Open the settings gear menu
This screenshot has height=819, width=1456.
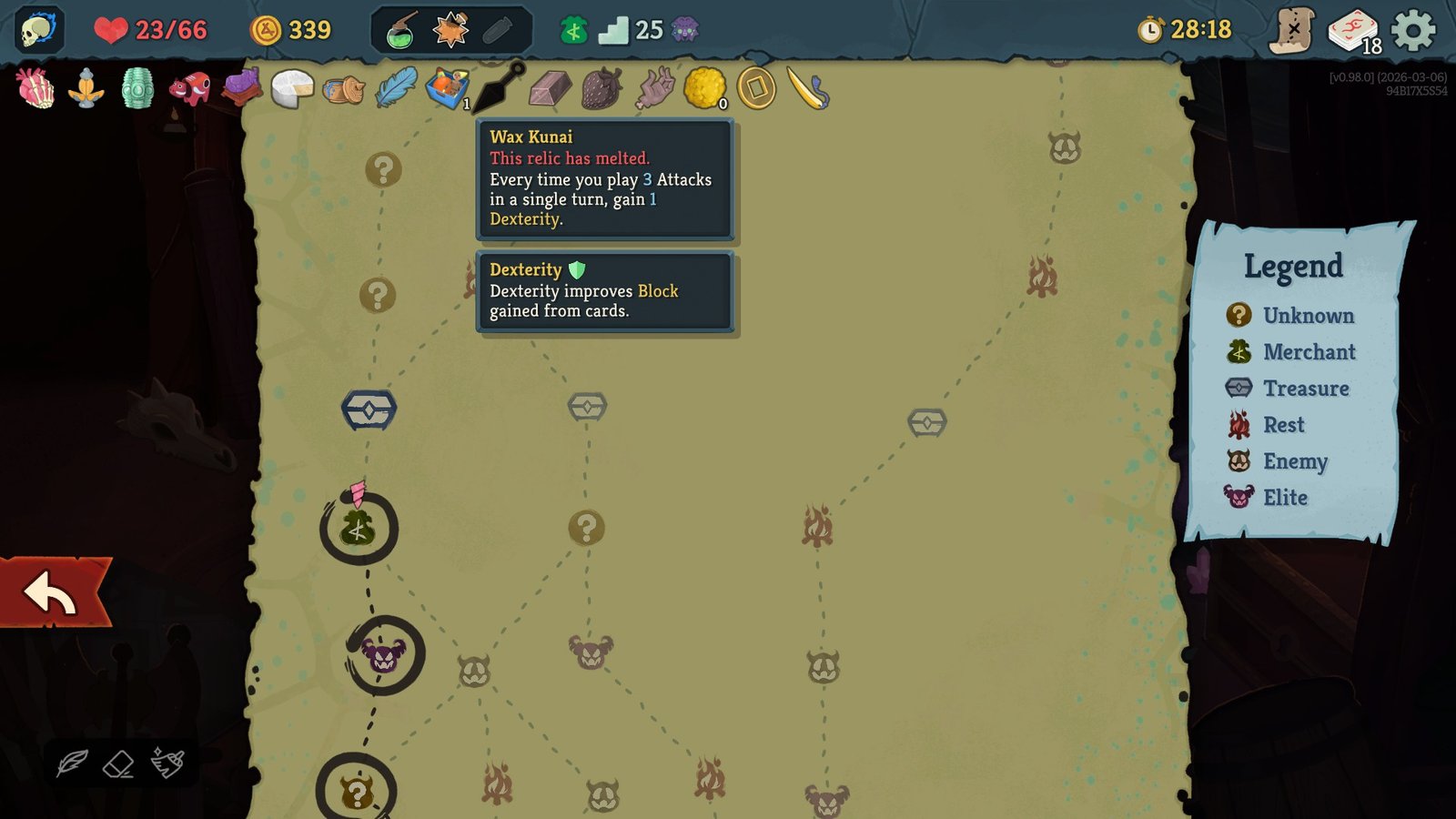pyautogui.click(x=1413, y=28)
